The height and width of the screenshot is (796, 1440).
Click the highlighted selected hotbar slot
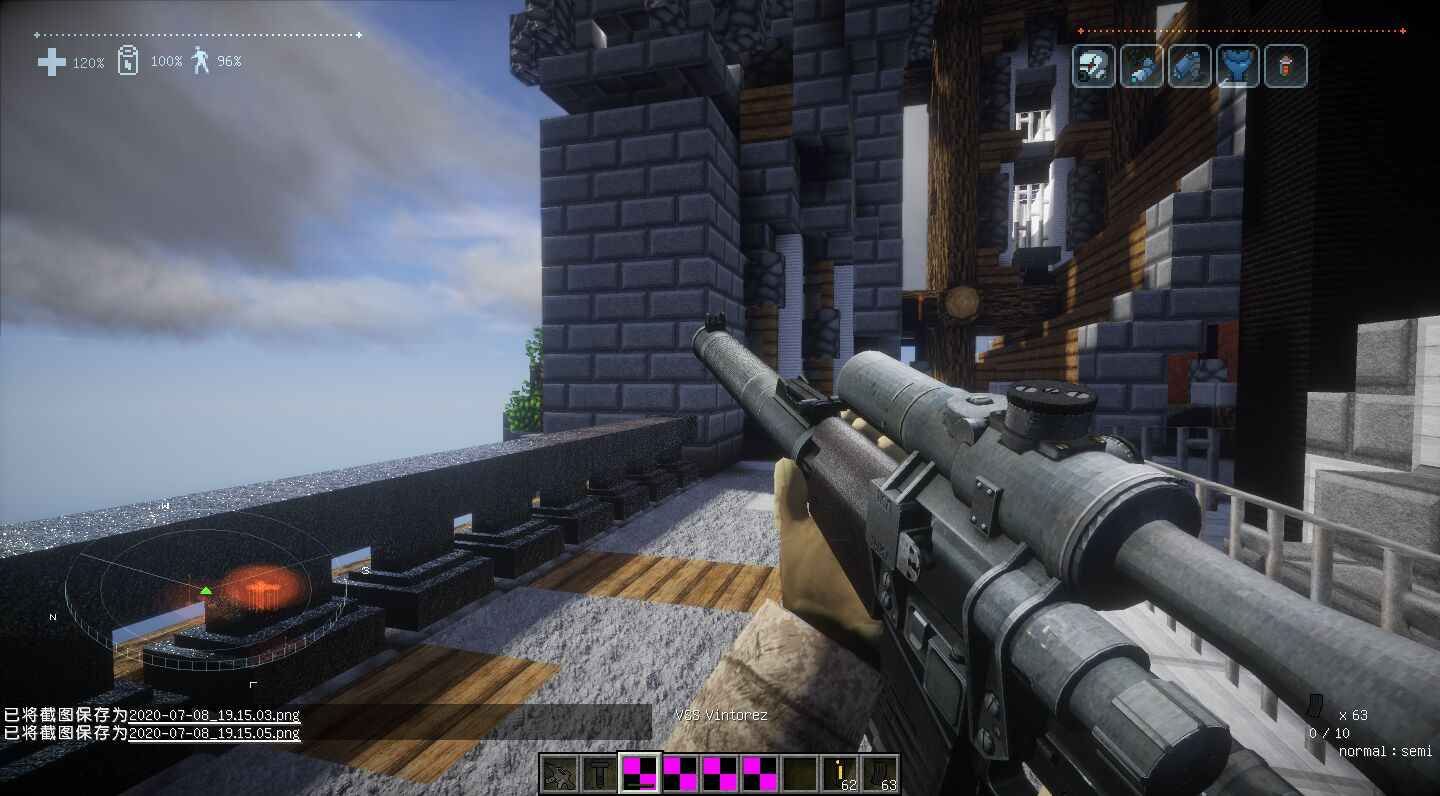(640, 773)
